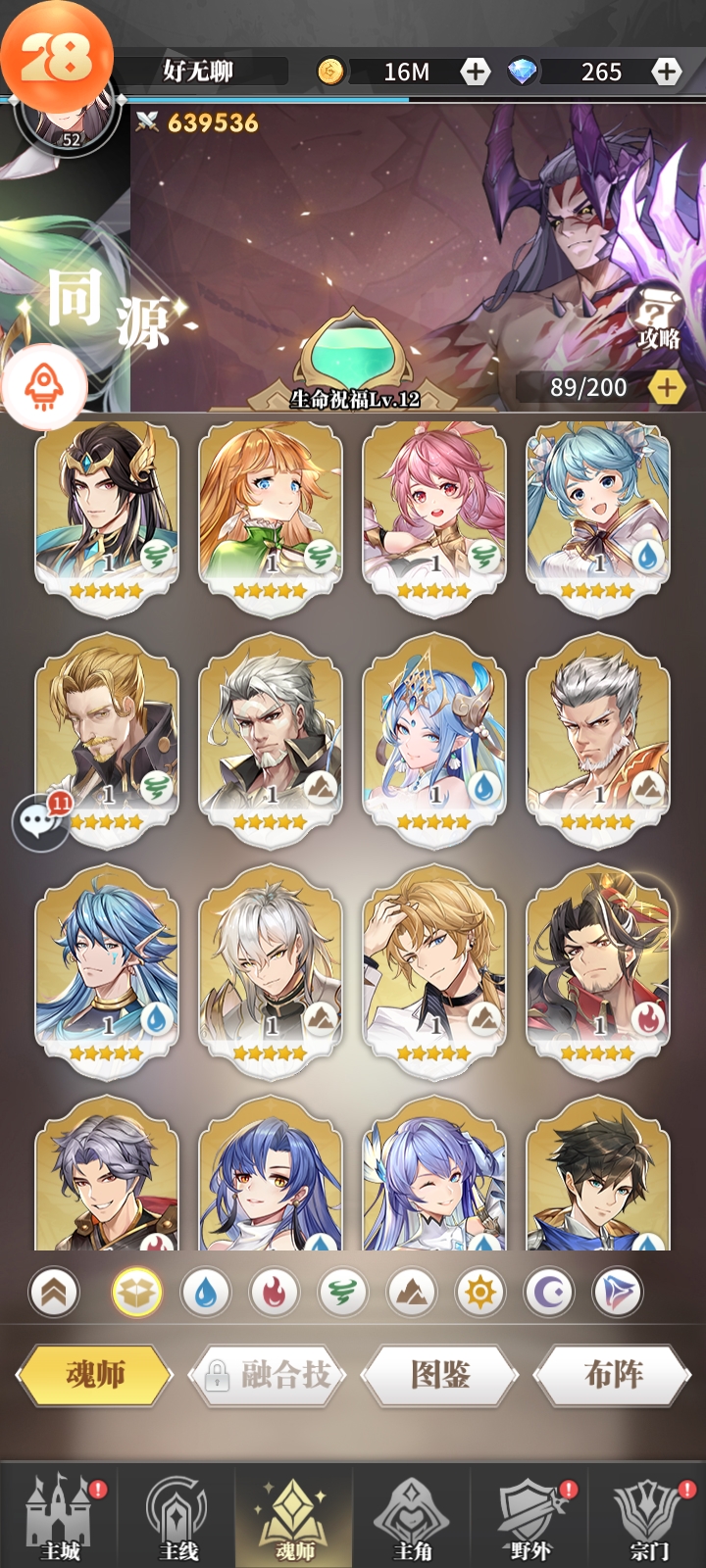
Task: Open the 魂师 tab
Action: (x=94, y=1375)
